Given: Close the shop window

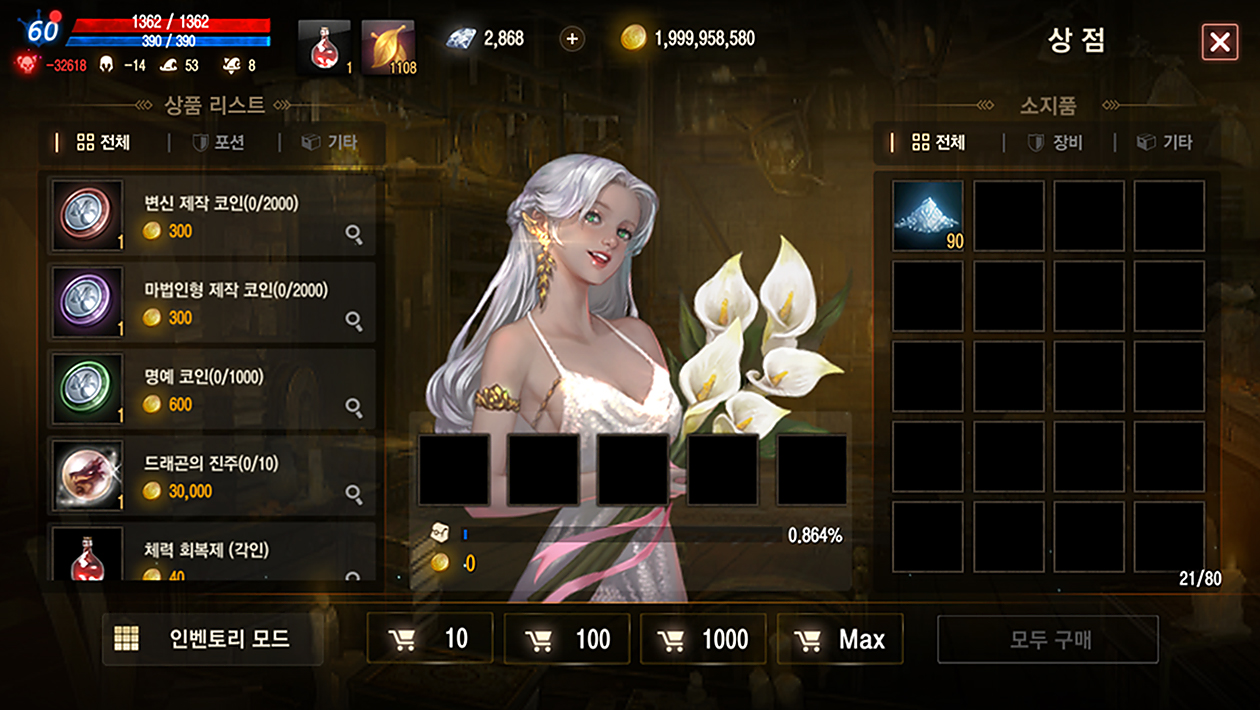Looking at the screenshot, I should coord(1219,42).
